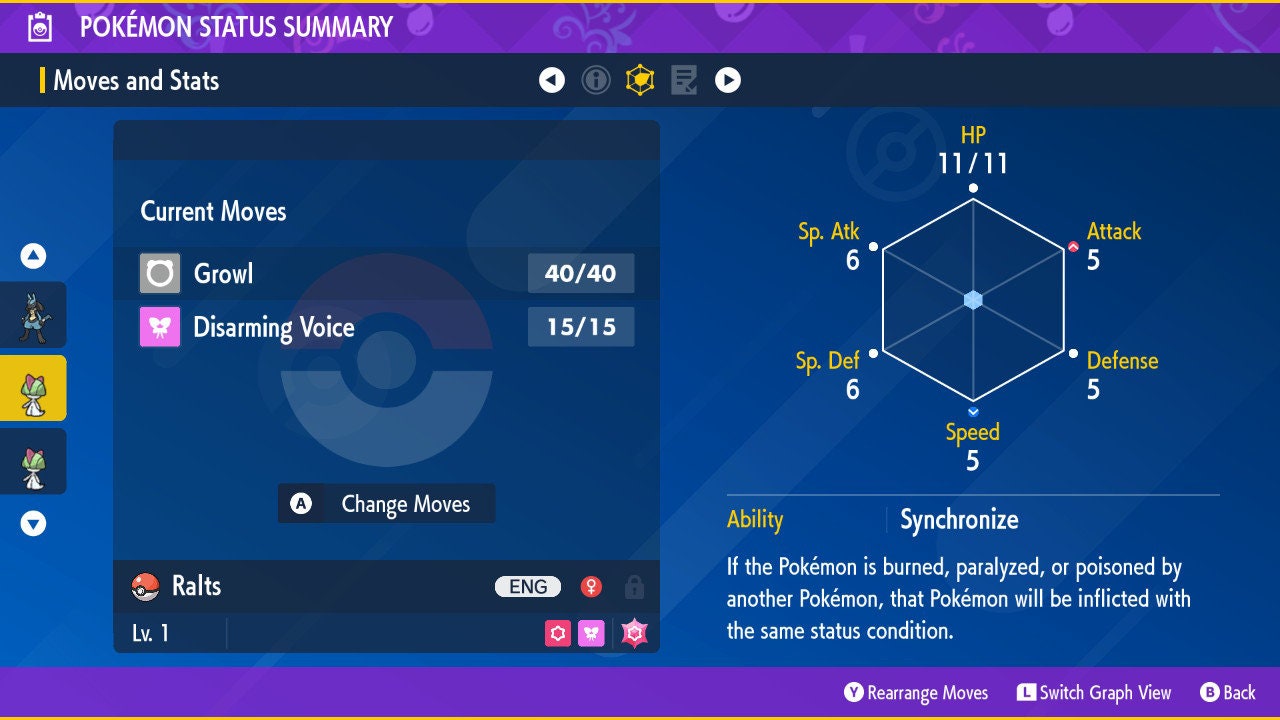Go to previous summary page arrow
Screen dimensions: 1280x720
[552, 80]
